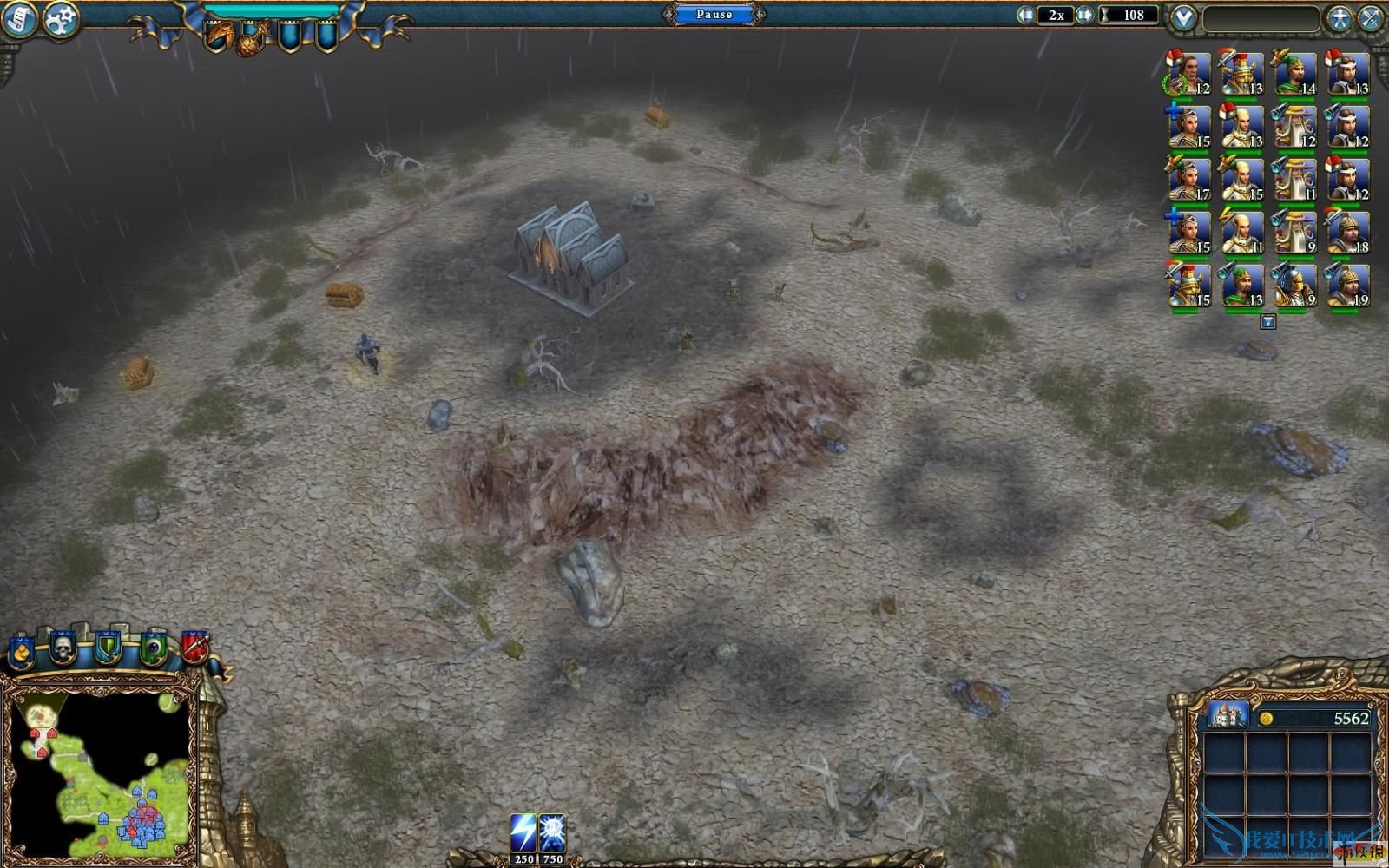Open the crossed swords panel button
This screenshot has height=868, width=1389.
click(1370, 18)
